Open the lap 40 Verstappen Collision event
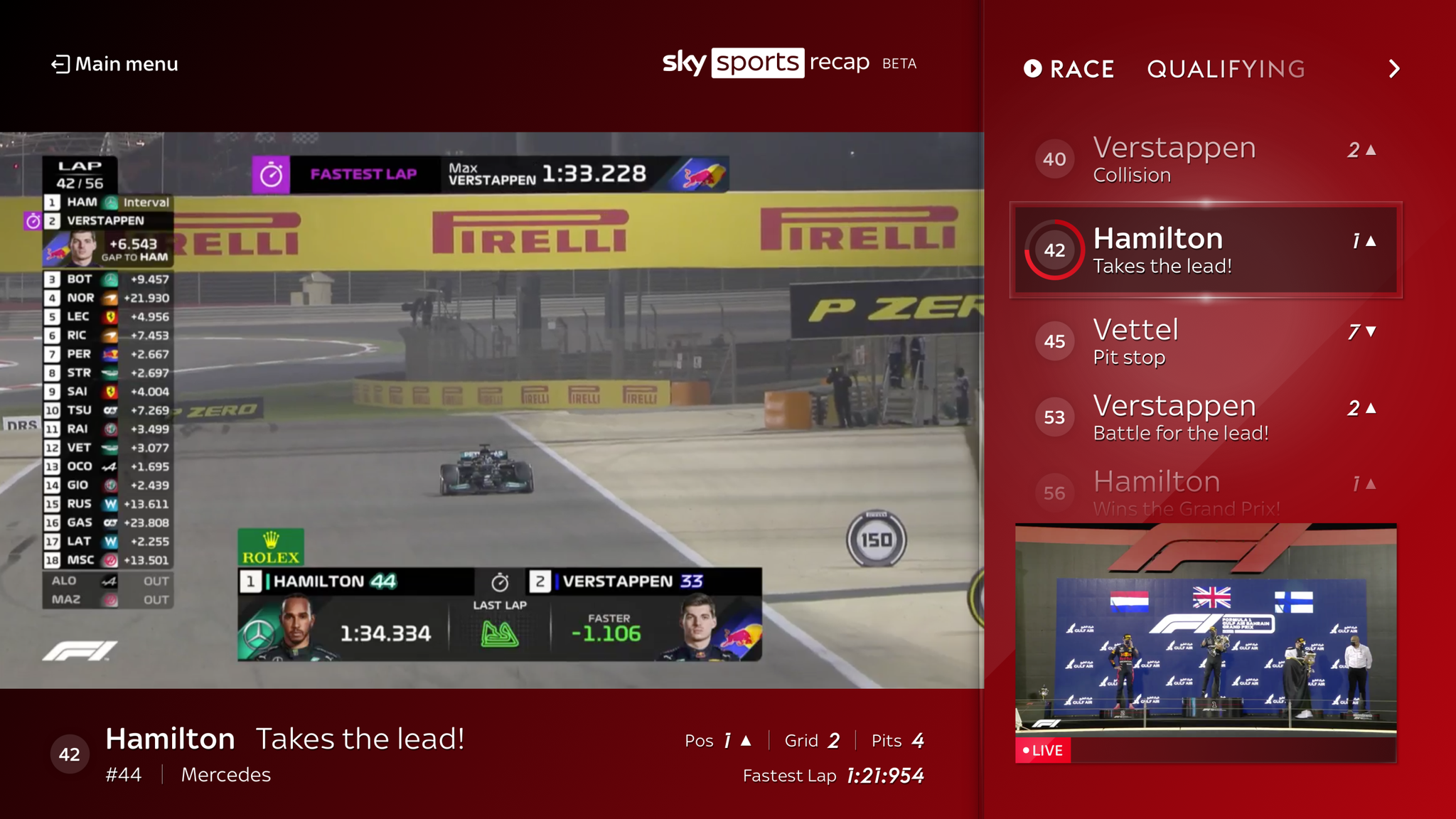This screenshot has width=1456, height=819. click(1209, 159)
